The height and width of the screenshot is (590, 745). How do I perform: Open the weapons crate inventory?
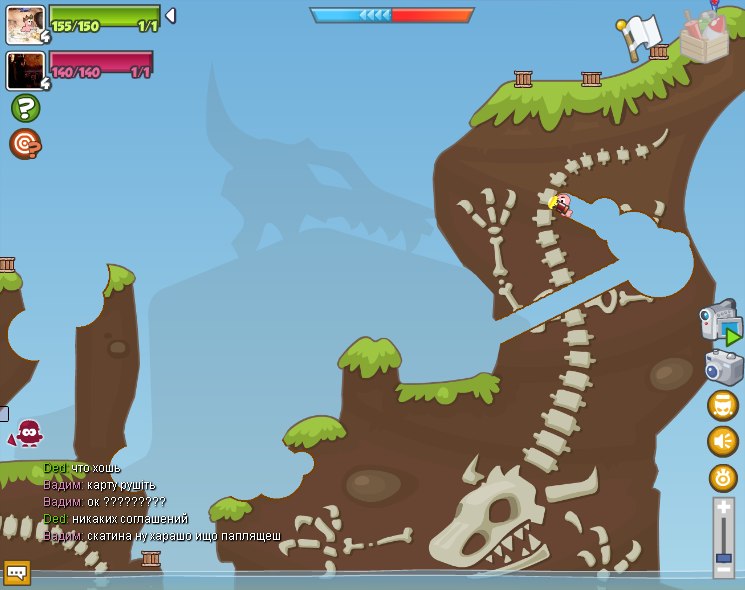click(704, 37)
